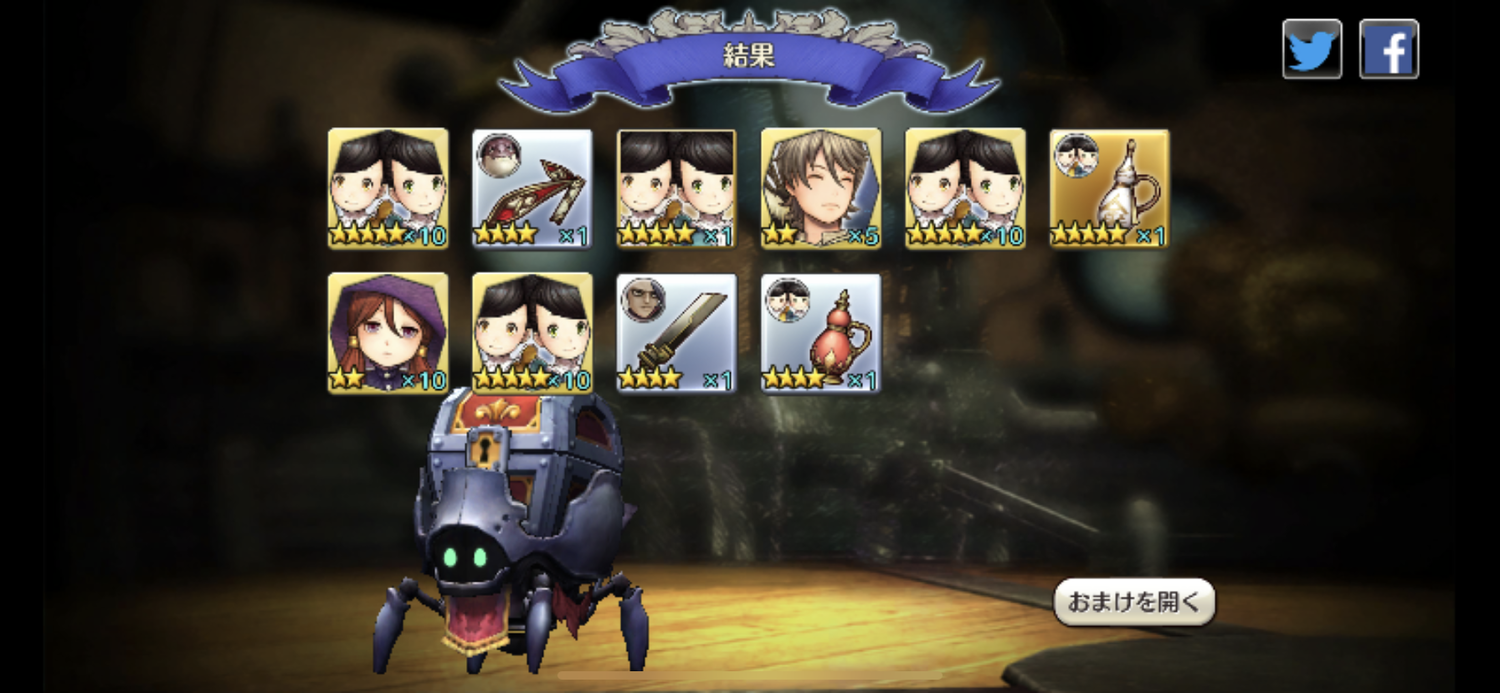The image size is (1500, 693).
Task: Select the three-star red bow reward
Action: pos(532,189)
